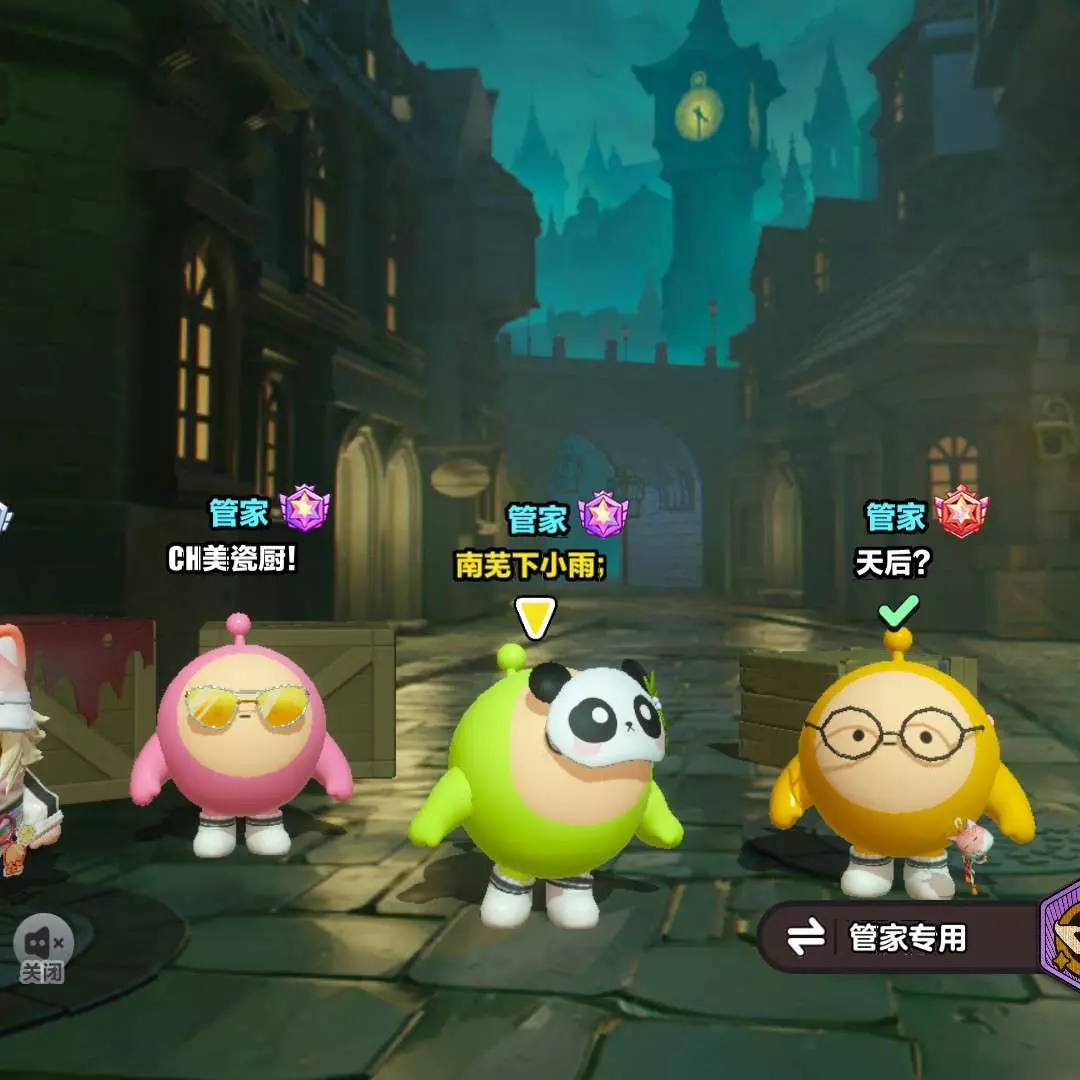Toggle the 关闭 voice mute icon
Screen dimensions: 1080x1080
(42, 944)
